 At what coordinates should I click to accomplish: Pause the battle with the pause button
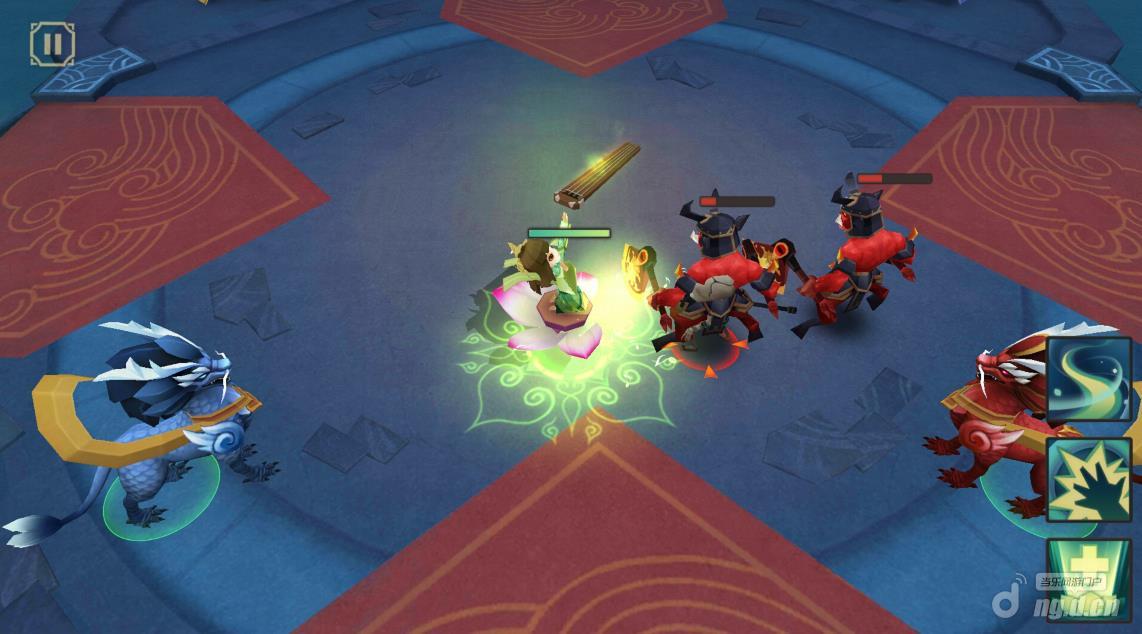coord(52,44)
